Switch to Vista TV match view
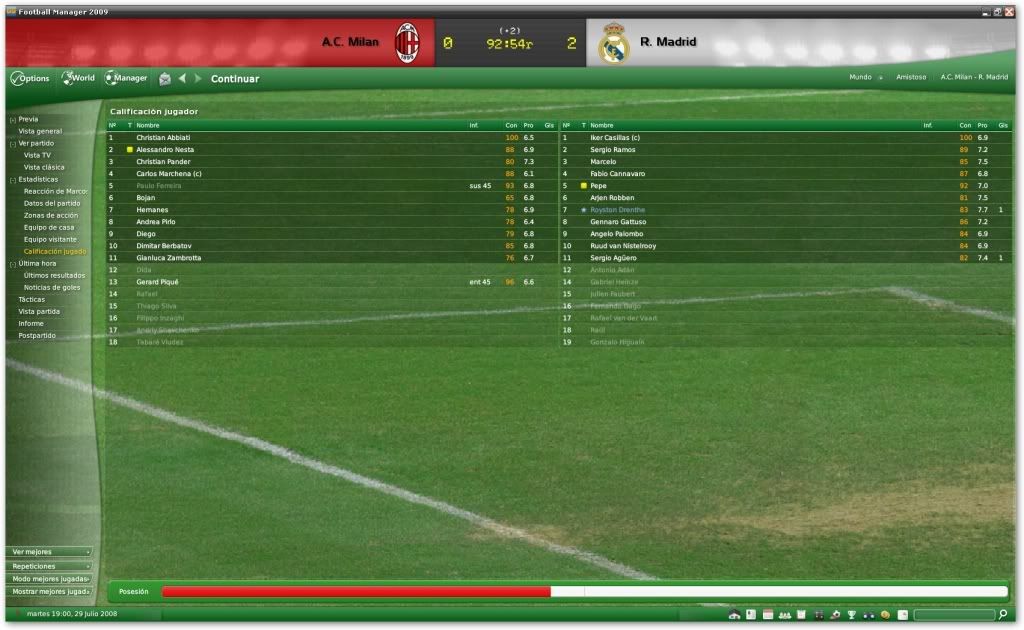 click(x=38, y=155)
